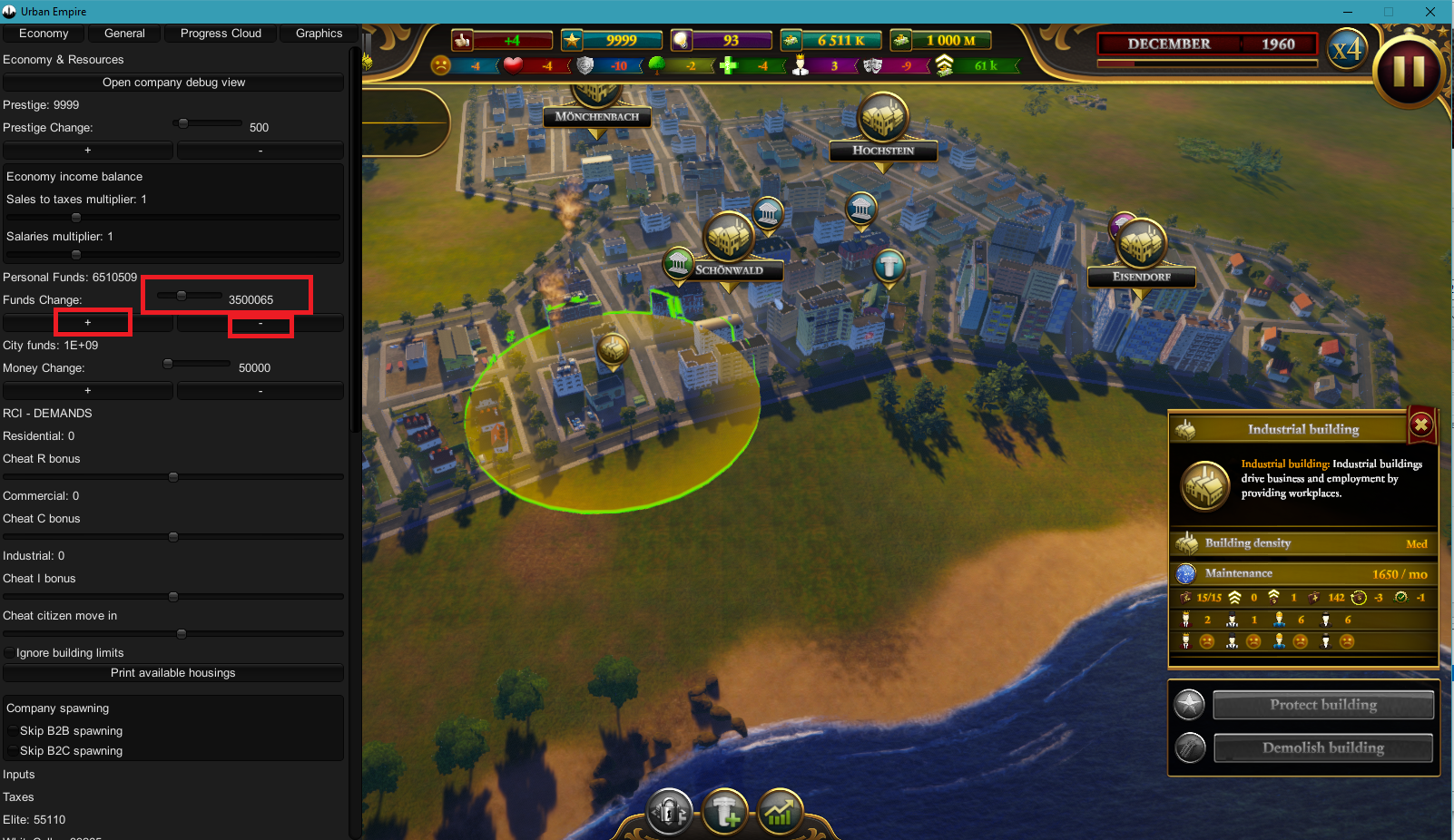Switch to the Graphics tab
This screenshot has height=840, width=1454.
[x=319, y=34]
